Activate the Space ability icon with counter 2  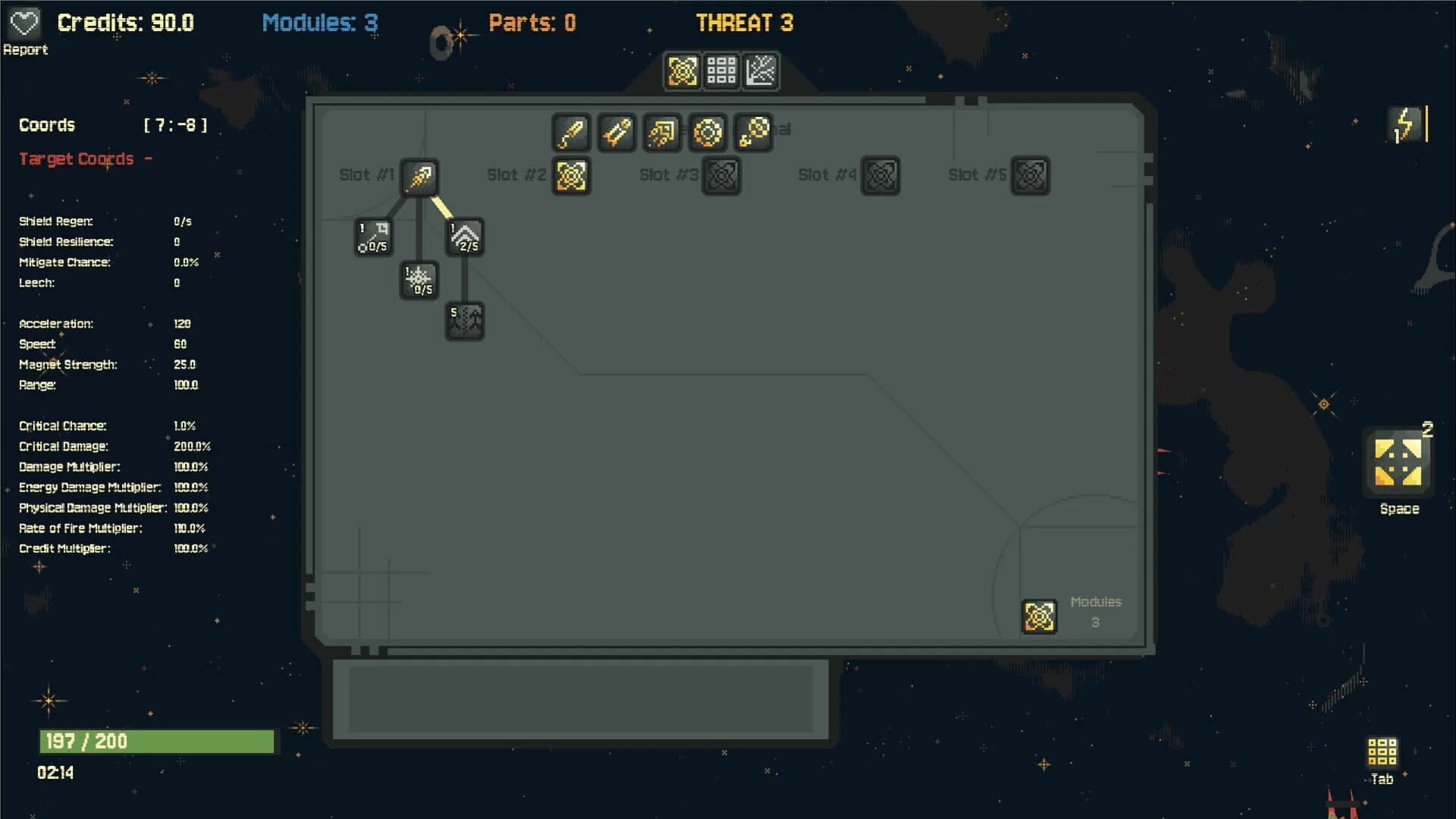(x=1398, y=463)
